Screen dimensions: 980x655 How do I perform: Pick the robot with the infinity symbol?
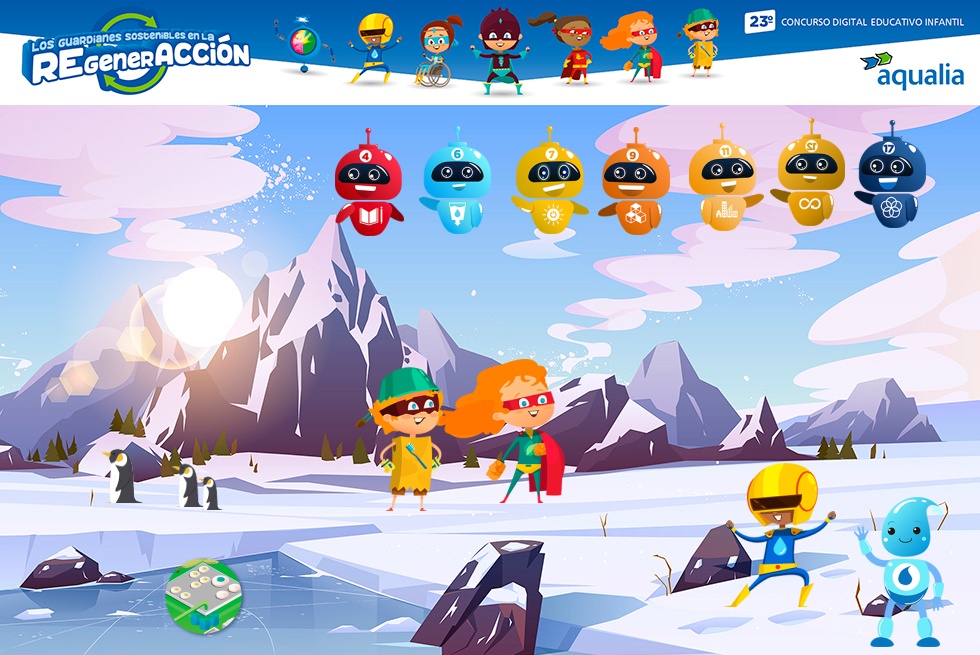(x=811, y=177)
